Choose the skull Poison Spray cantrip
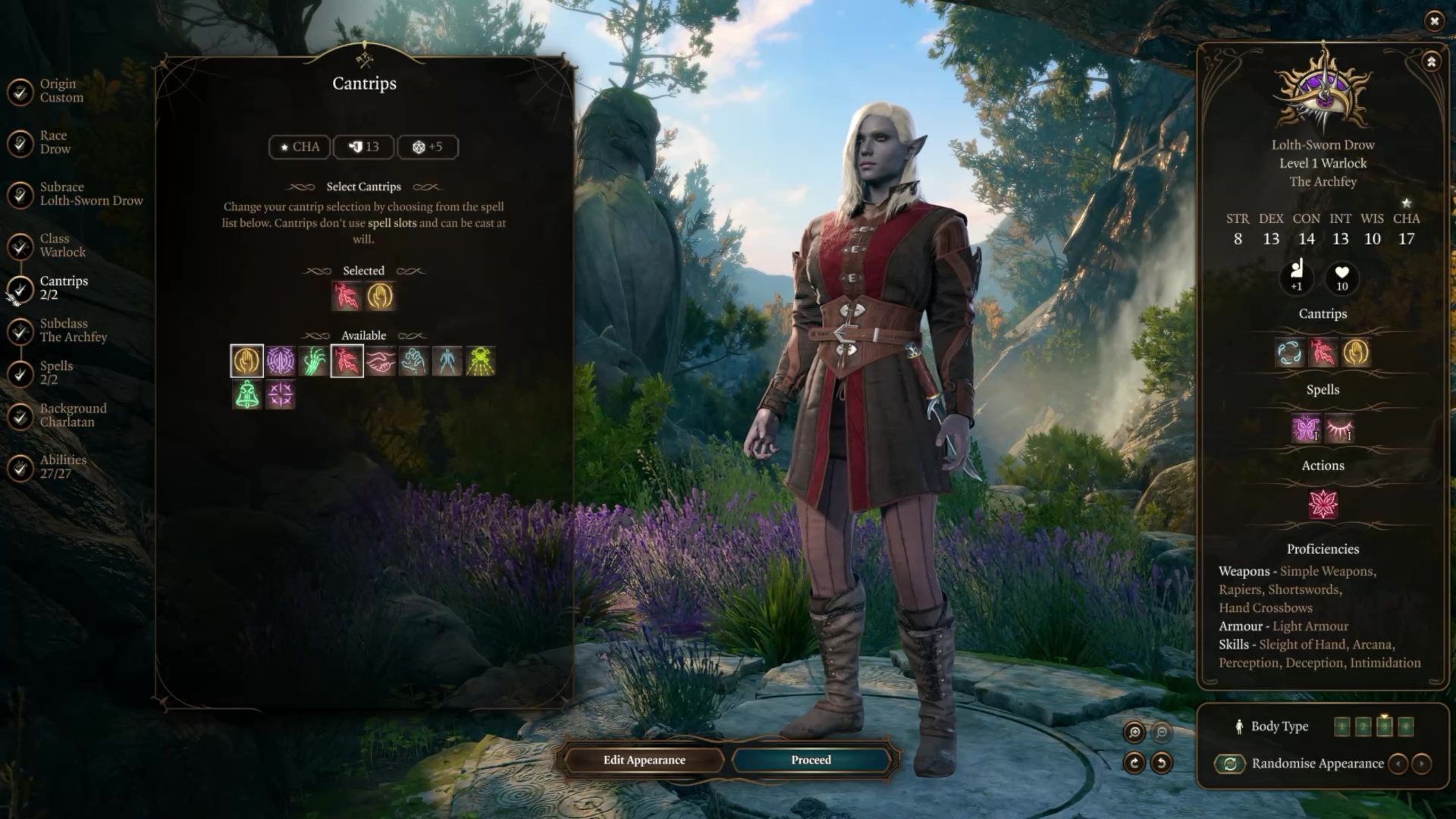This screenshot has height=819, width=1456. tap(480, 362)
